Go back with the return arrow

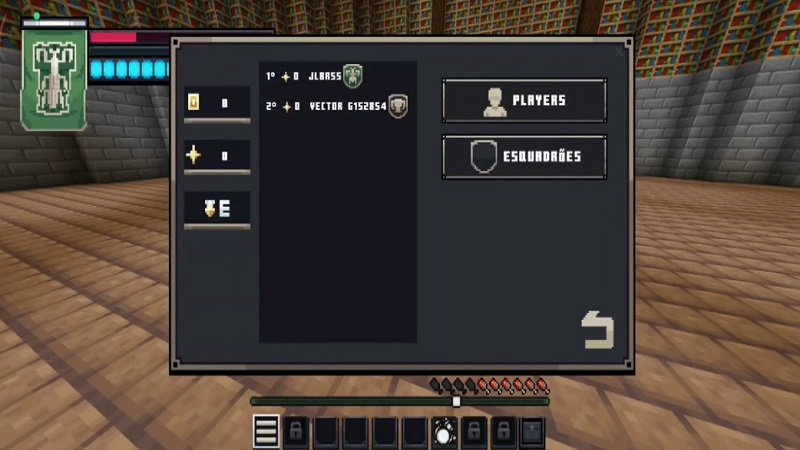(x=597, y=331)
